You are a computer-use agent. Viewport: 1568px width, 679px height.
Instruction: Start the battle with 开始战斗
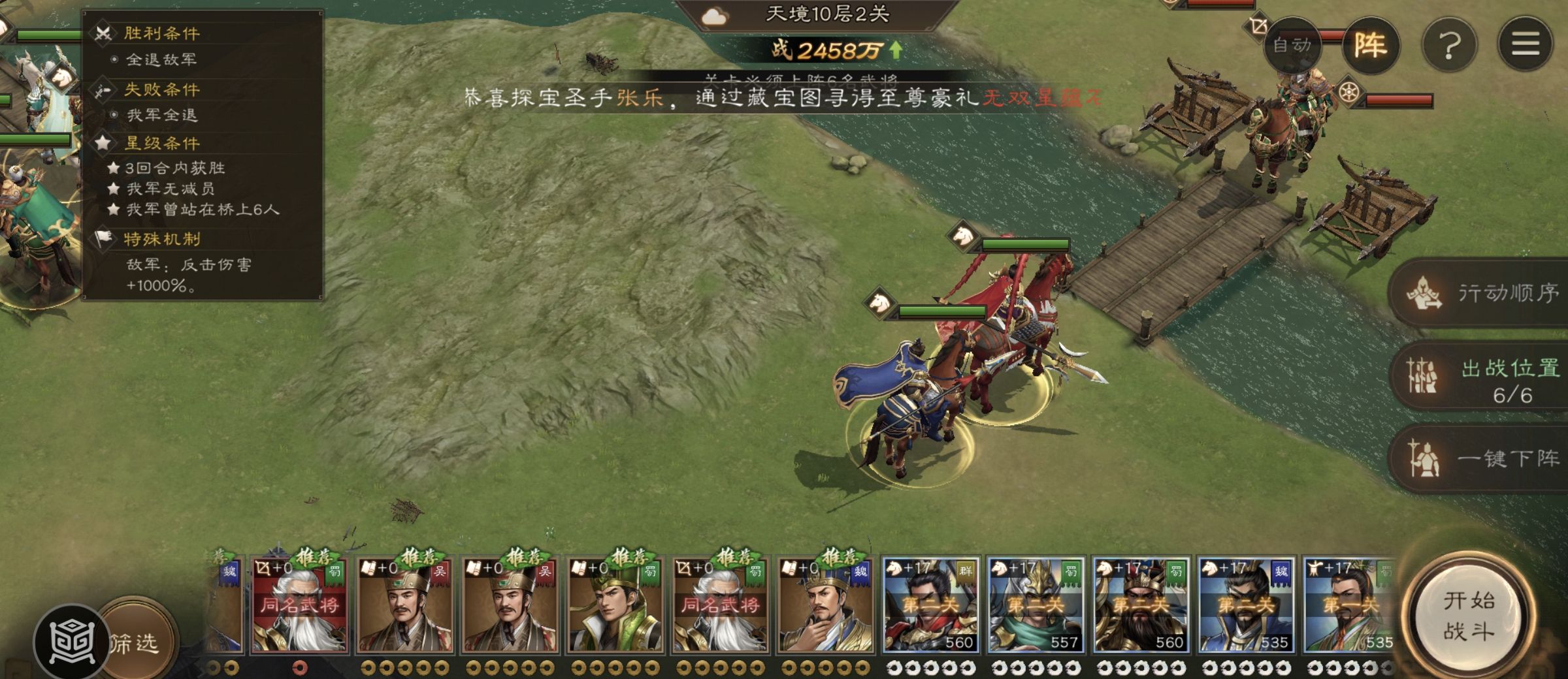(x=1469, y=616)
